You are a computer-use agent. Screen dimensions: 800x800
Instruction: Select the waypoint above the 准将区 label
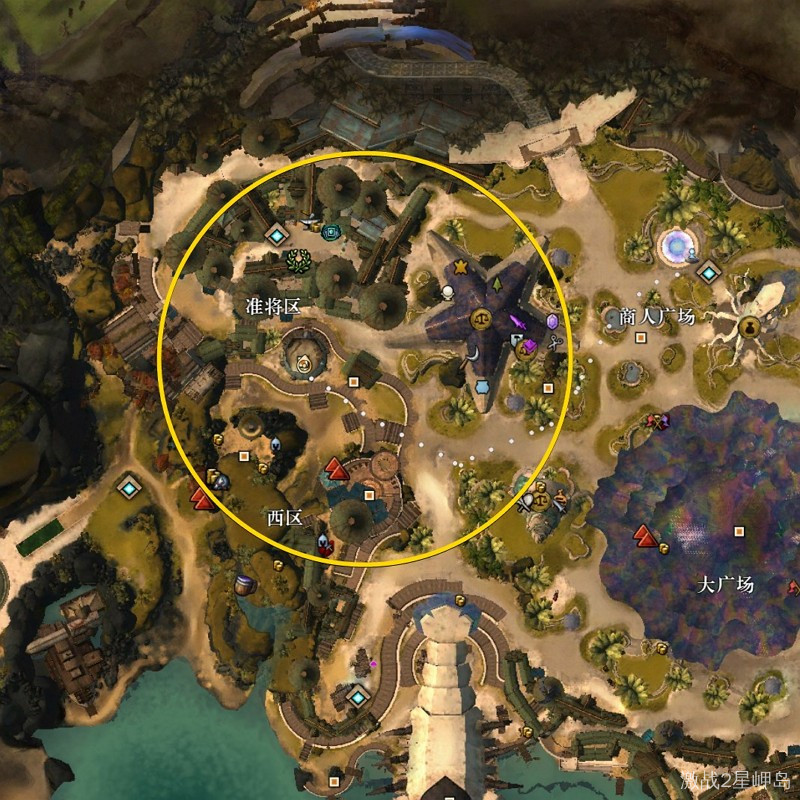pos(277,235)
